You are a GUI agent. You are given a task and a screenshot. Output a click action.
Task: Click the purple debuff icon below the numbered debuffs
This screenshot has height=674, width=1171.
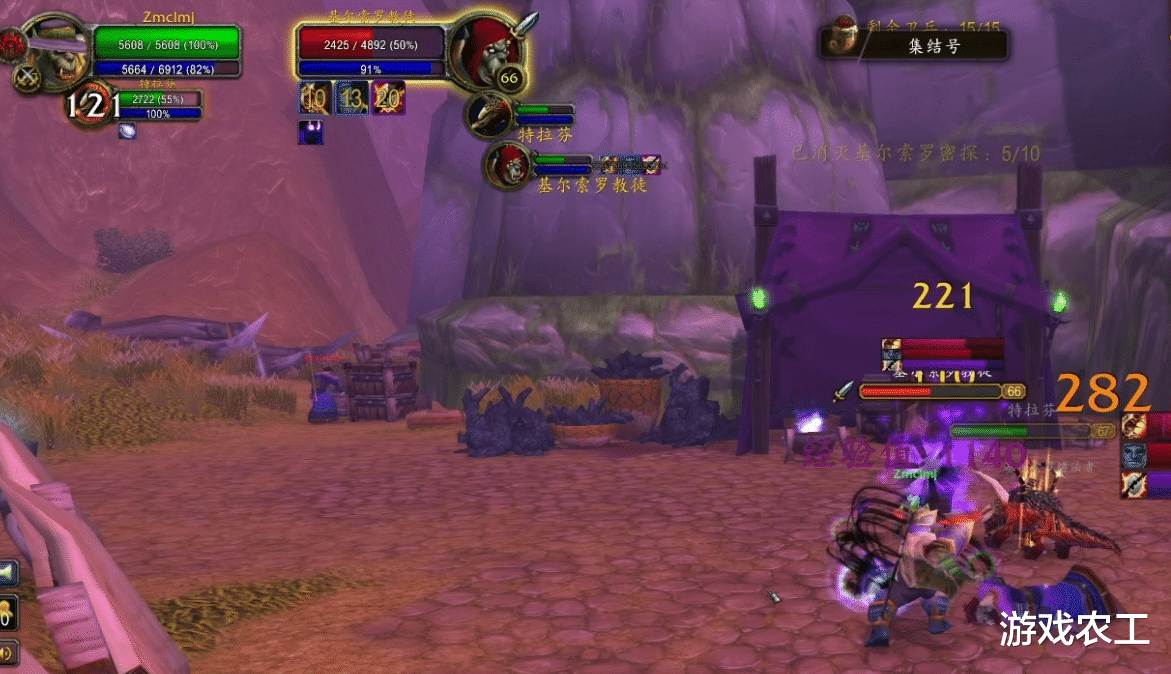pos(310,132)
